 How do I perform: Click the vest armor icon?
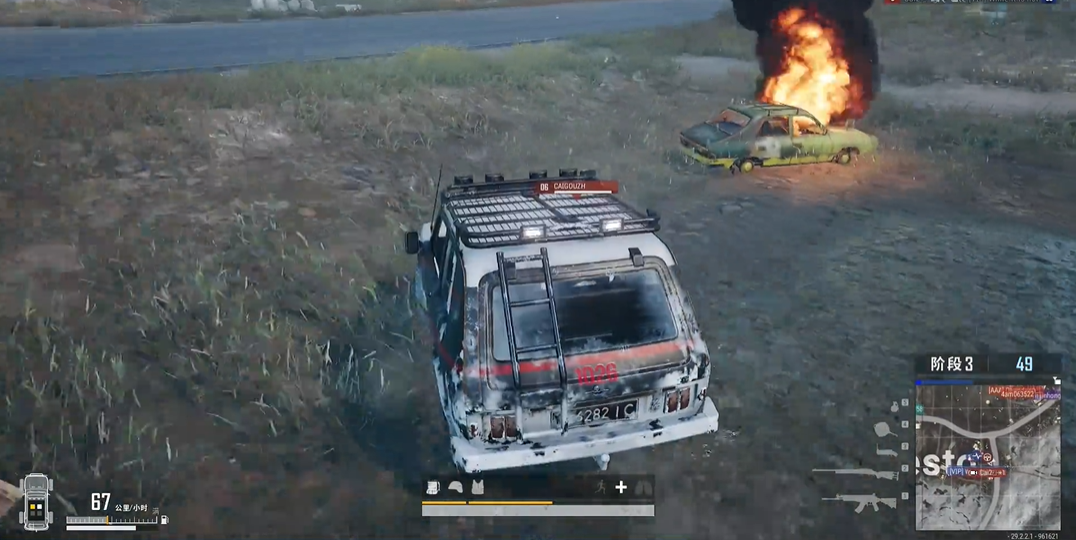click(477, 487)
